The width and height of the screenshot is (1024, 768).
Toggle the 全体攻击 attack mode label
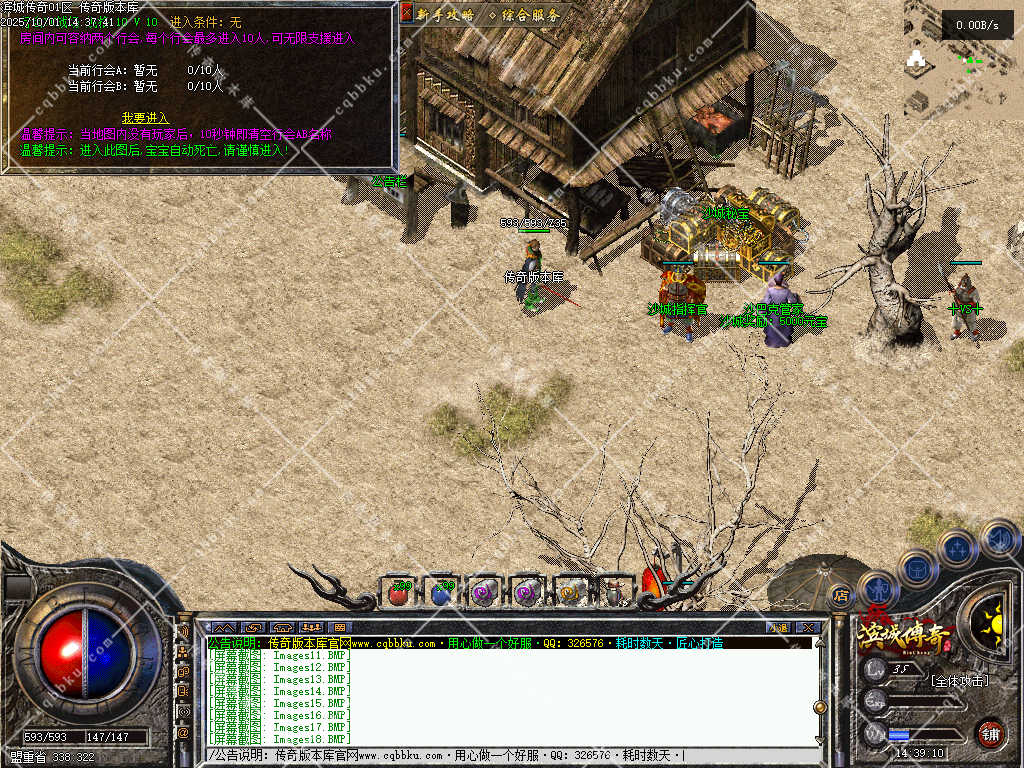pos(958,681)
